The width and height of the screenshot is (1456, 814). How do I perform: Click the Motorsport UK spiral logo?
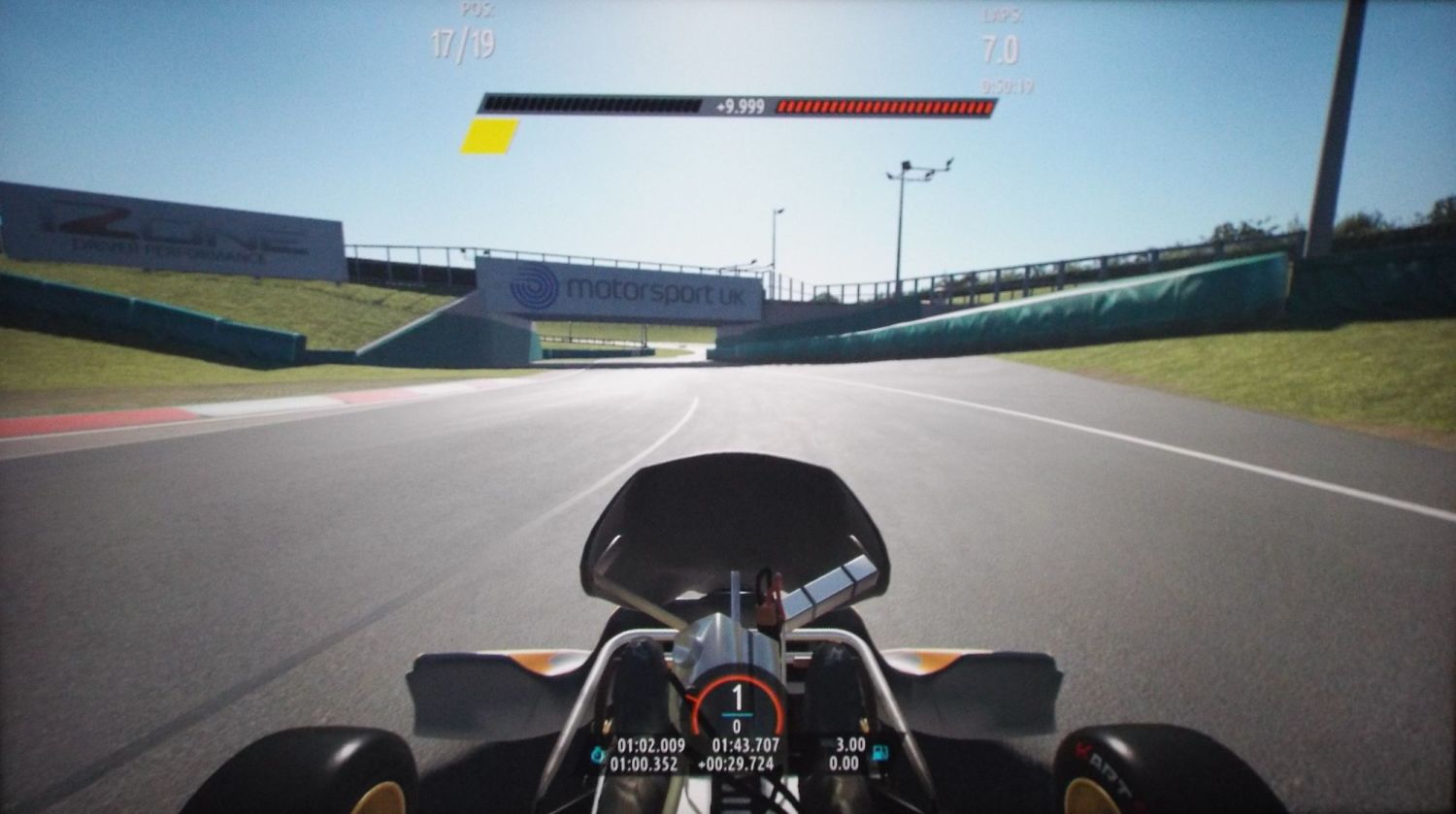click(x=533, y=289)
